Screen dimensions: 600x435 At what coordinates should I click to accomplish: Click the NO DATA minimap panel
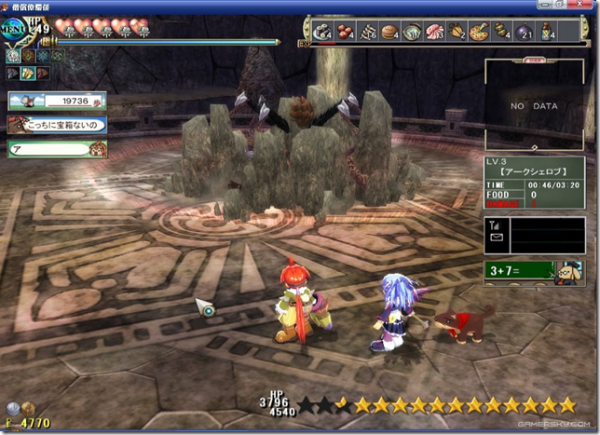[532, 104]
